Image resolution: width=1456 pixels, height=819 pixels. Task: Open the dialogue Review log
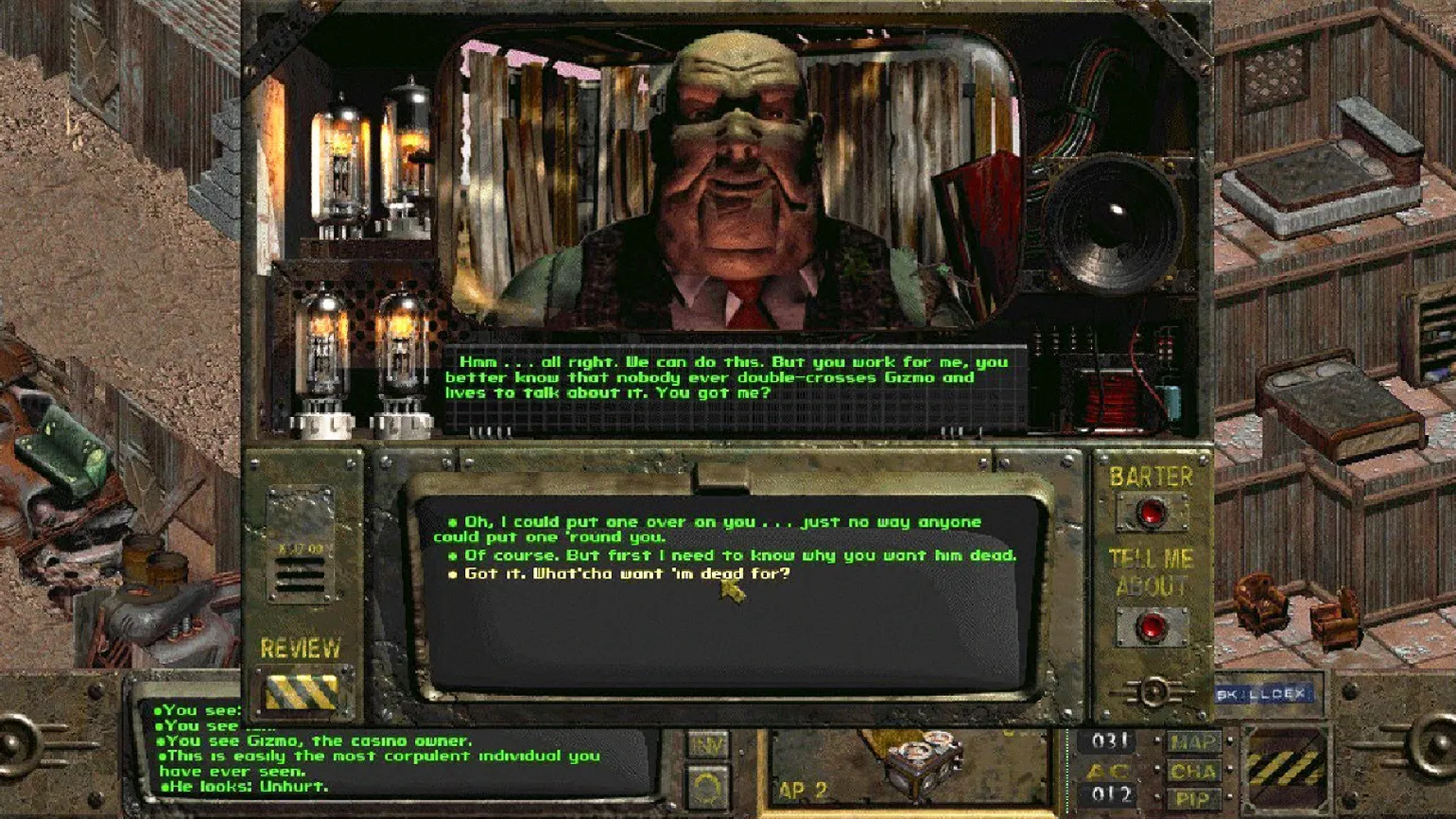tap(302, 691)
